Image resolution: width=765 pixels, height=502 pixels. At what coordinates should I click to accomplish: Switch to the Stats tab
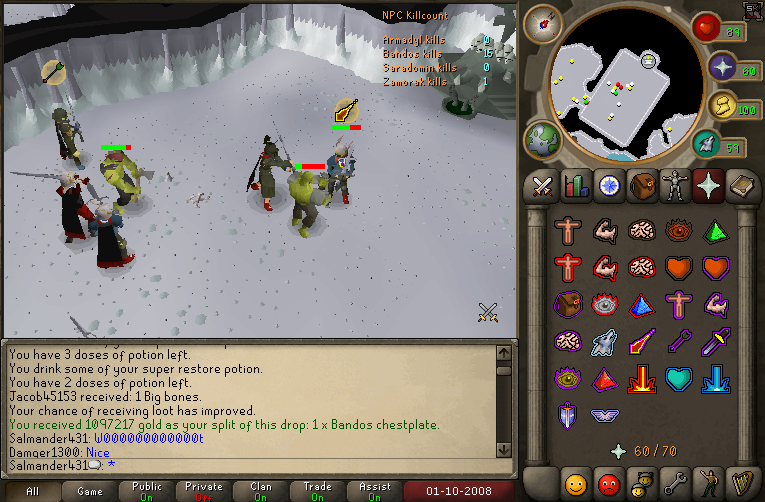tap(575, 185)
